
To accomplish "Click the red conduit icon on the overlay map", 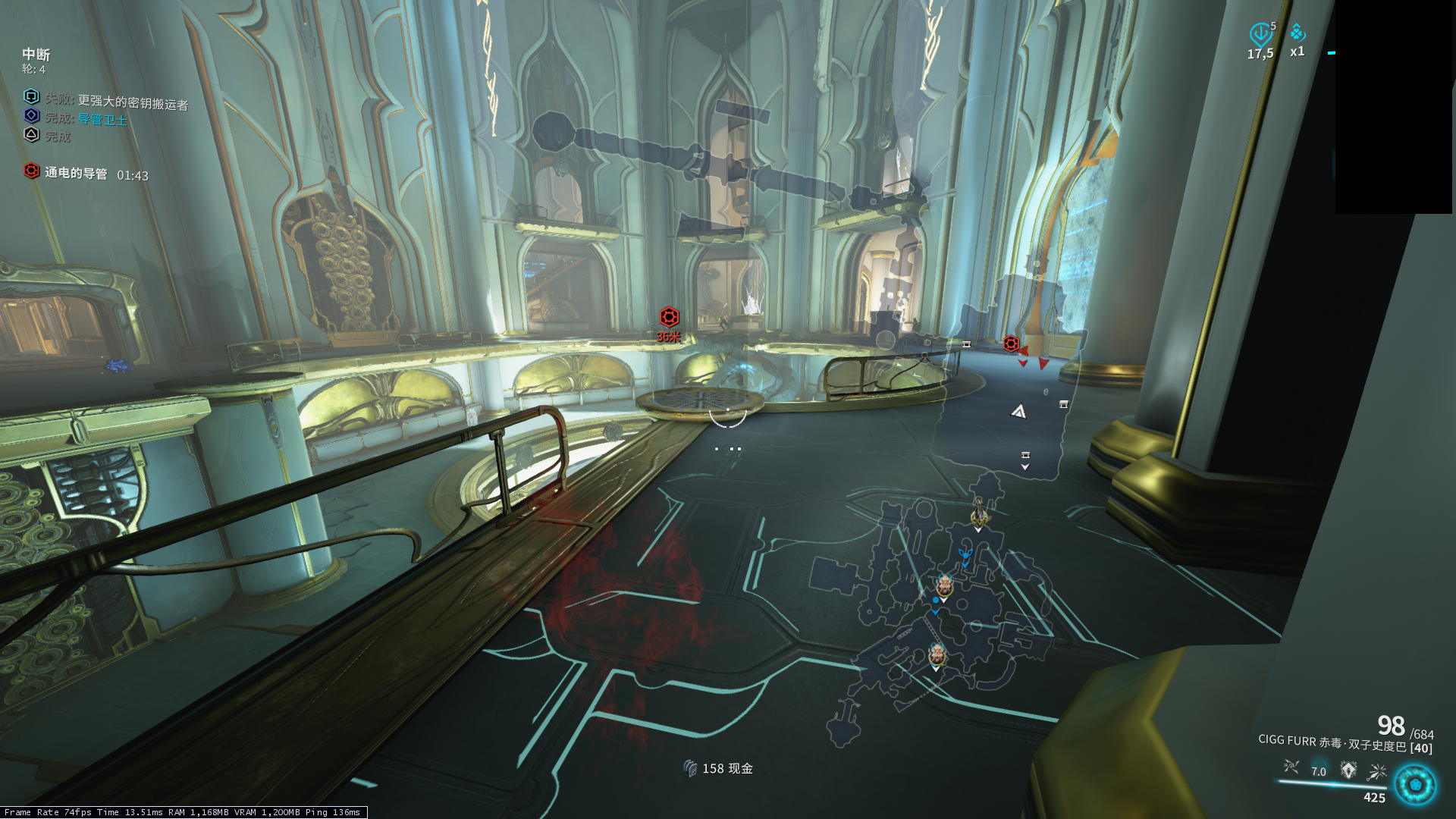I will (x=1011, y=344).
